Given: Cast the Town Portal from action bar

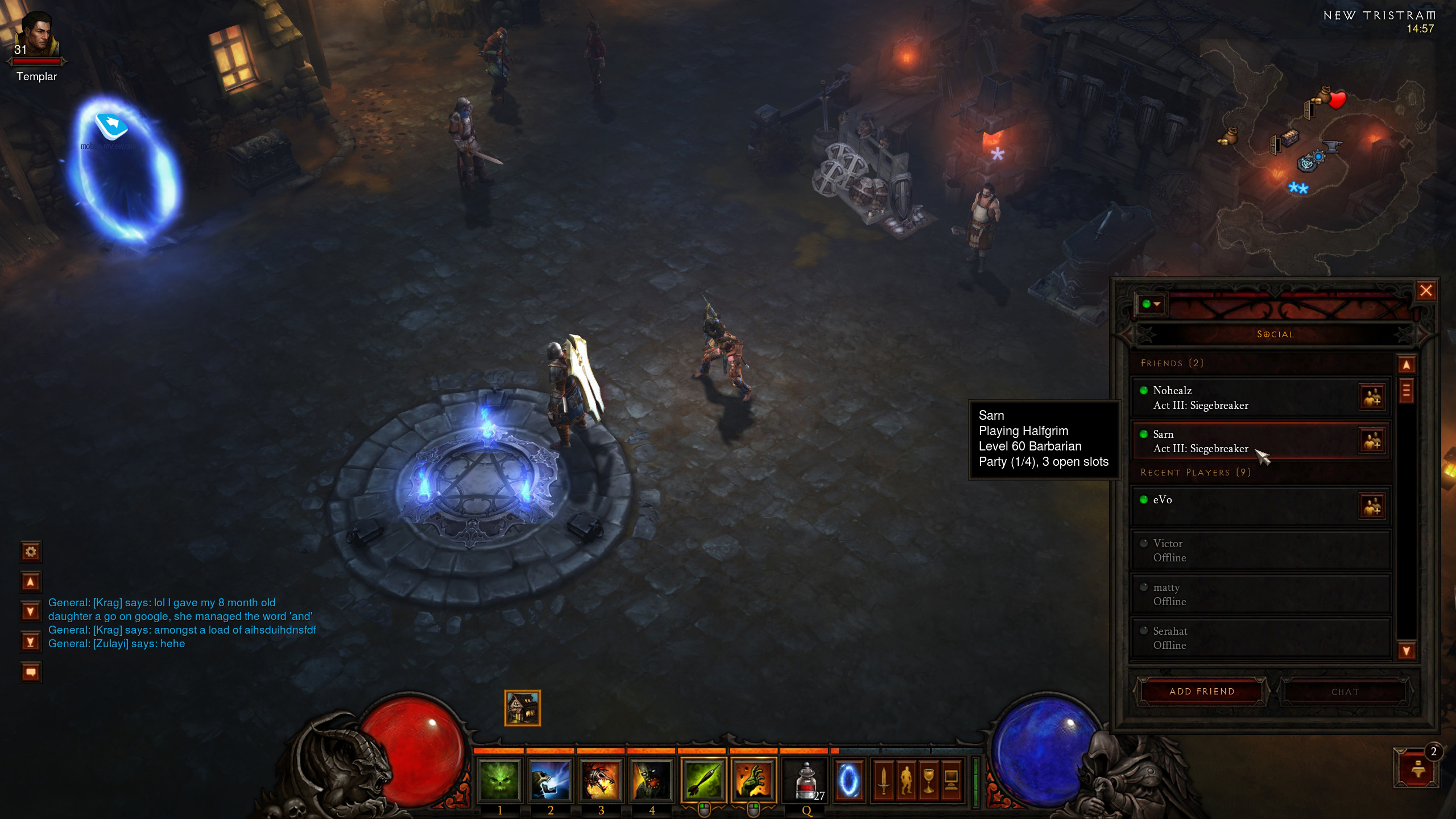Looking at the screenshot, I should coord(849,780).
